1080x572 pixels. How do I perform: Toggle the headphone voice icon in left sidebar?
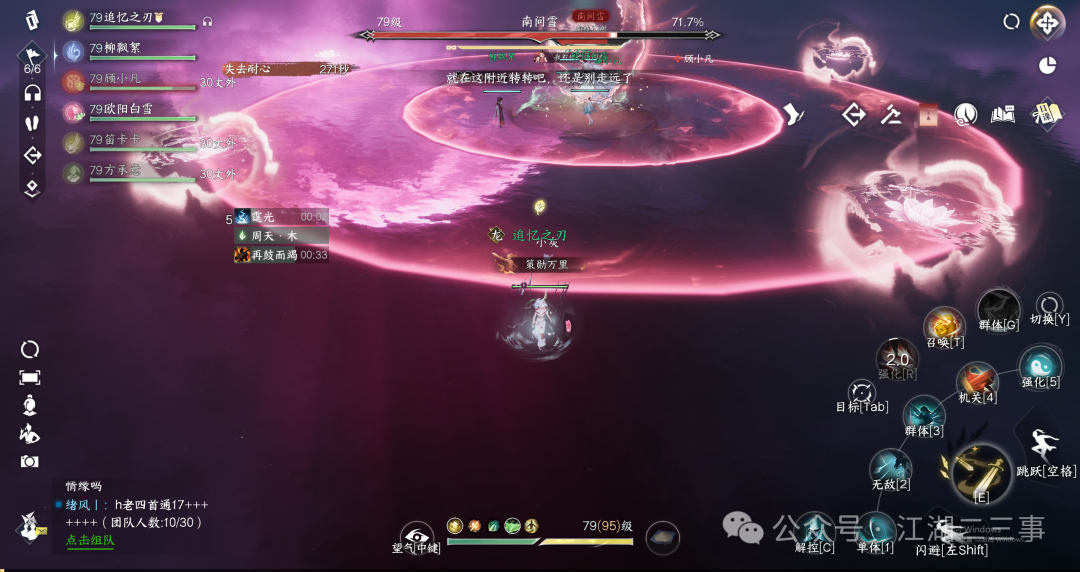(x=32, y=93)
